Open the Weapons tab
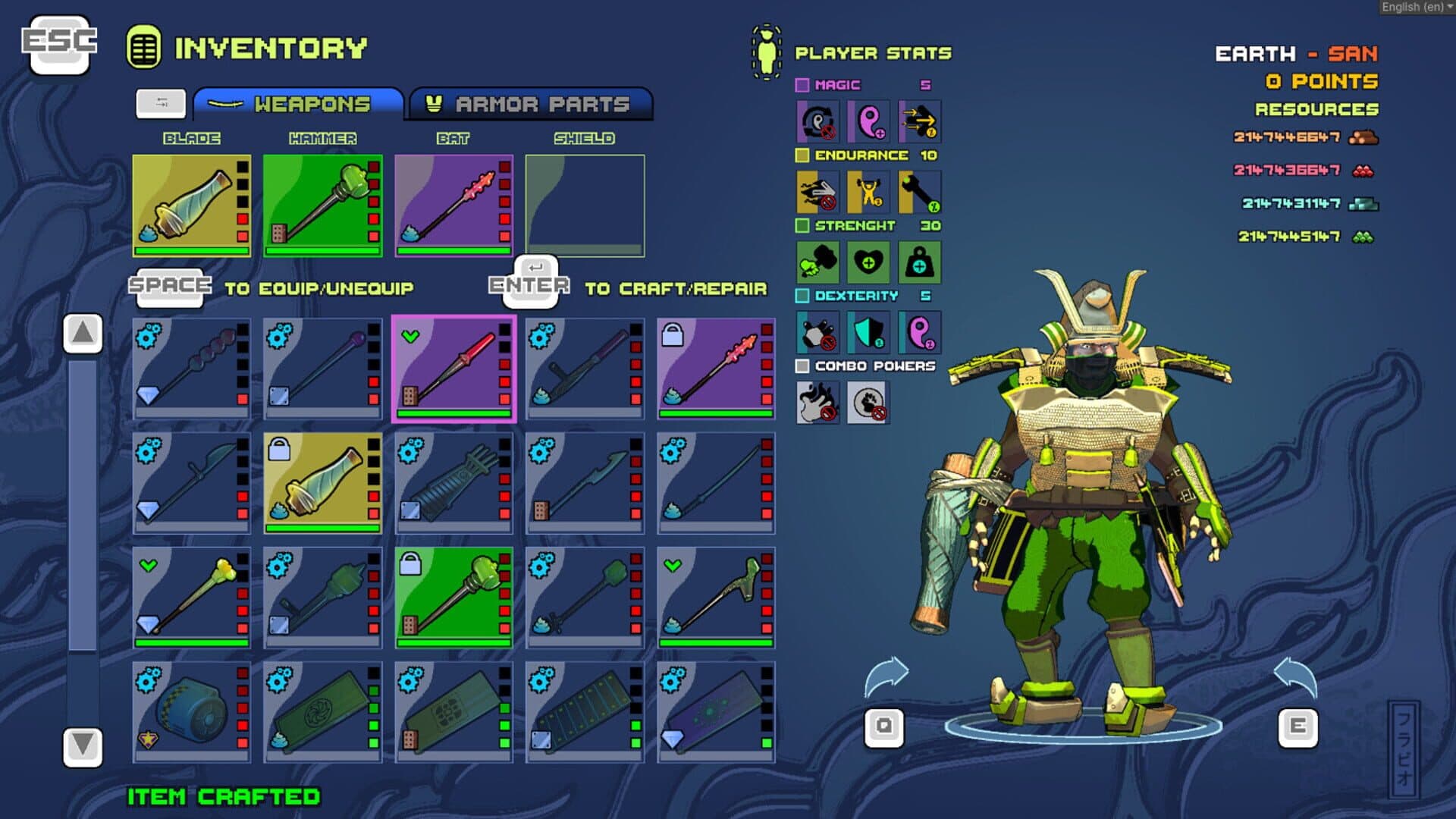The image size is (1456, 819). click(x=298, y=104)
